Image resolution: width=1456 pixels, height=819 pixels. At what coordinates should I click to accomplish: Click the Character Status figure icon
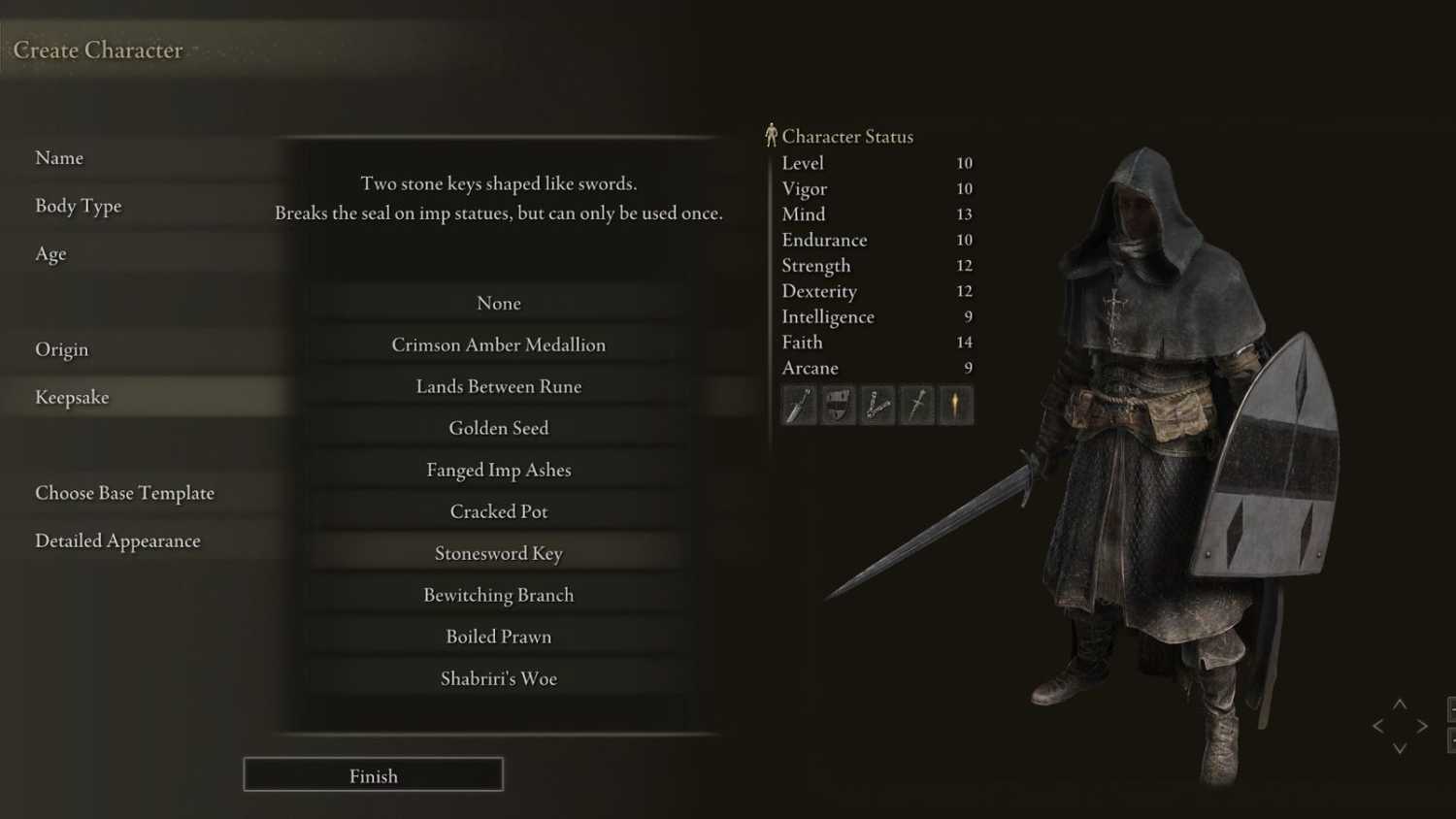[x=772, y=135]
